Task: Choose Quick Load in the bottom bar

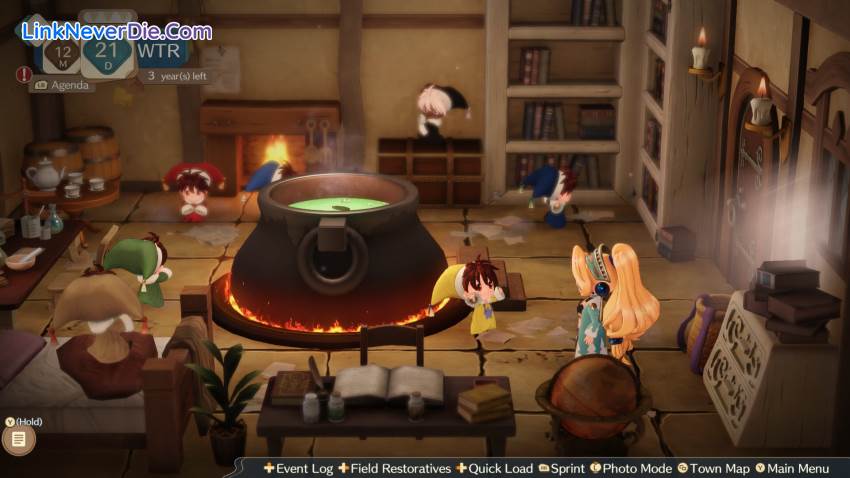Action: tap(493, 468)
